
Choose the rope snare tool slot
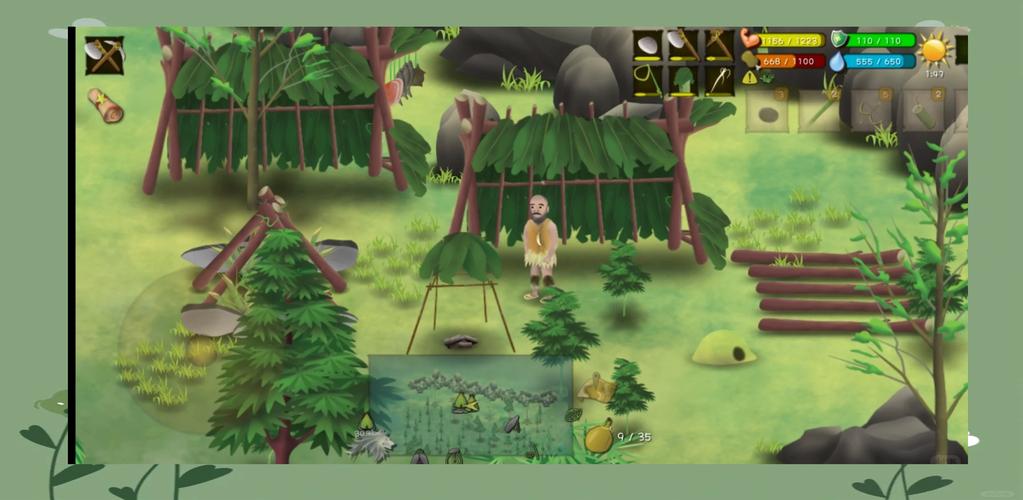tap(648, 80)
